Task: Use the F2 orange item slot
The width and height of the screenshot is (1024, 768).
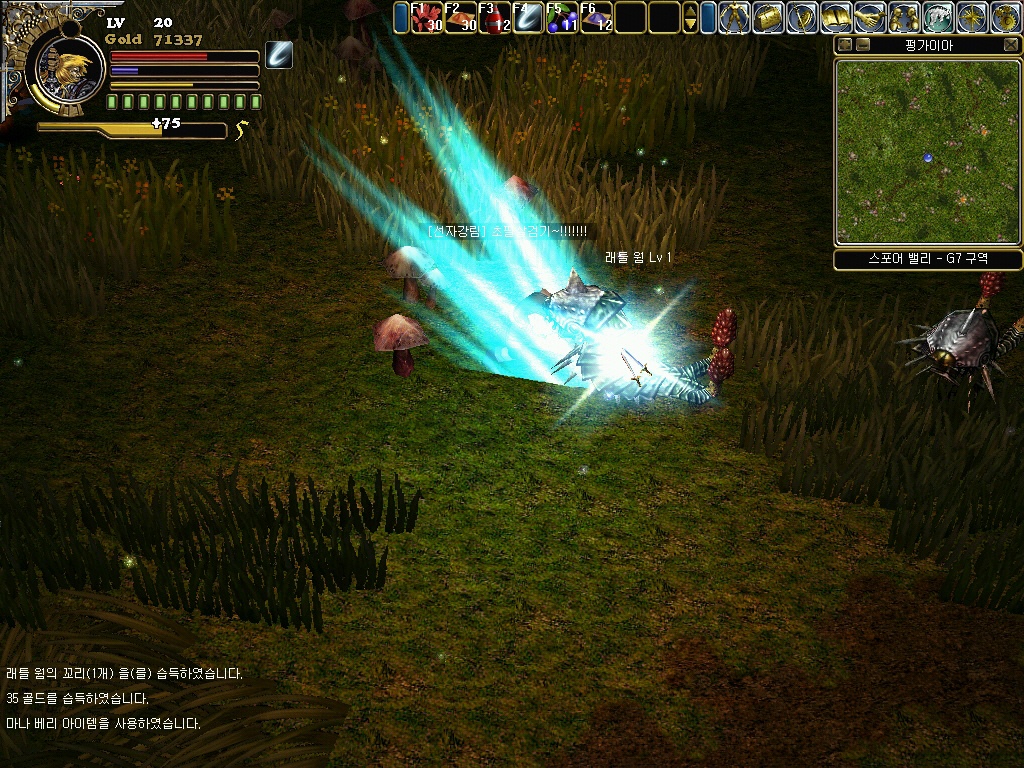Action: click(461, 17)
